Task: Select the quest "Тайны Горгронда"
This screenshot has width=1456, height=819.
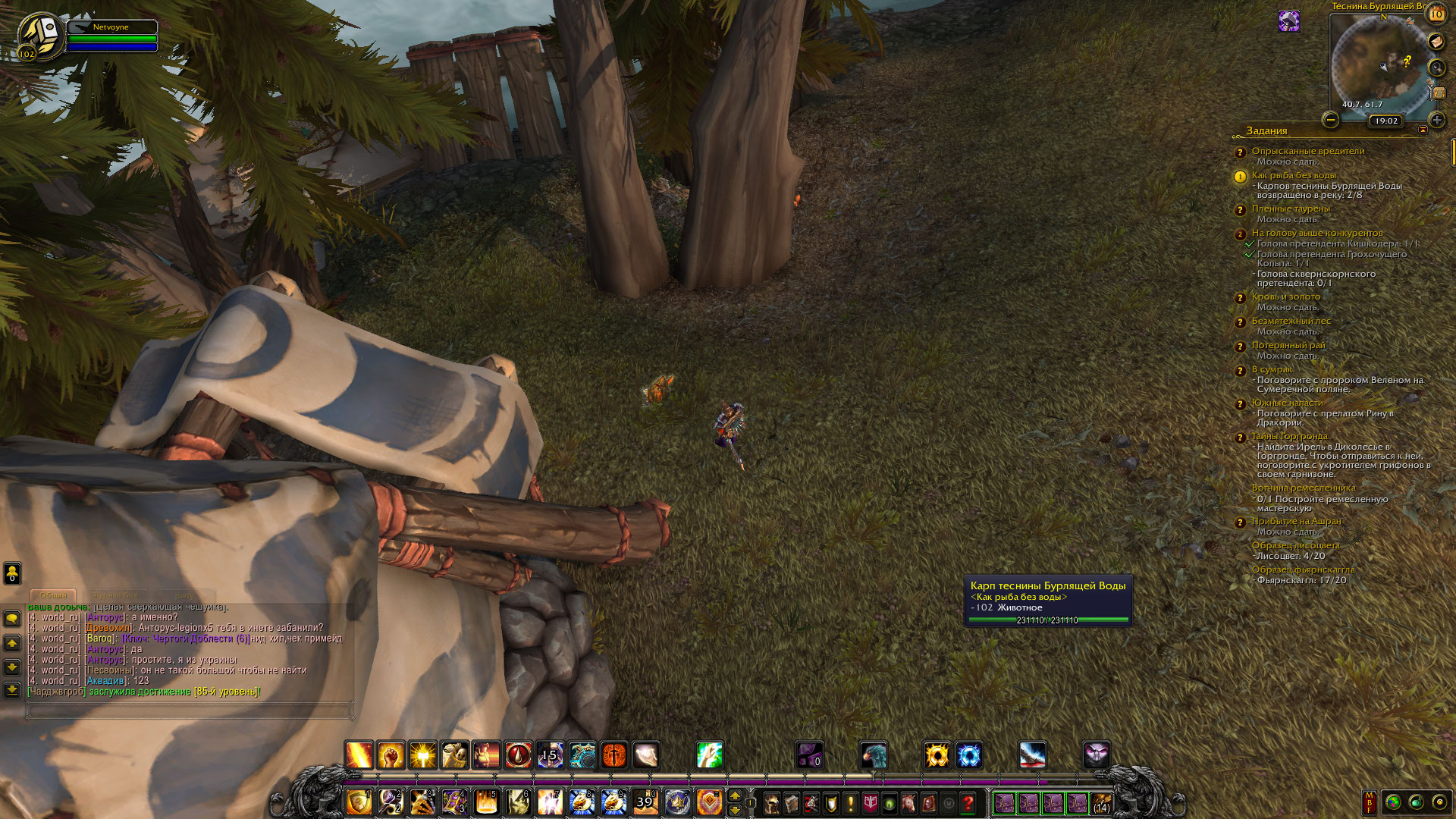Action: coord(1289,436)
